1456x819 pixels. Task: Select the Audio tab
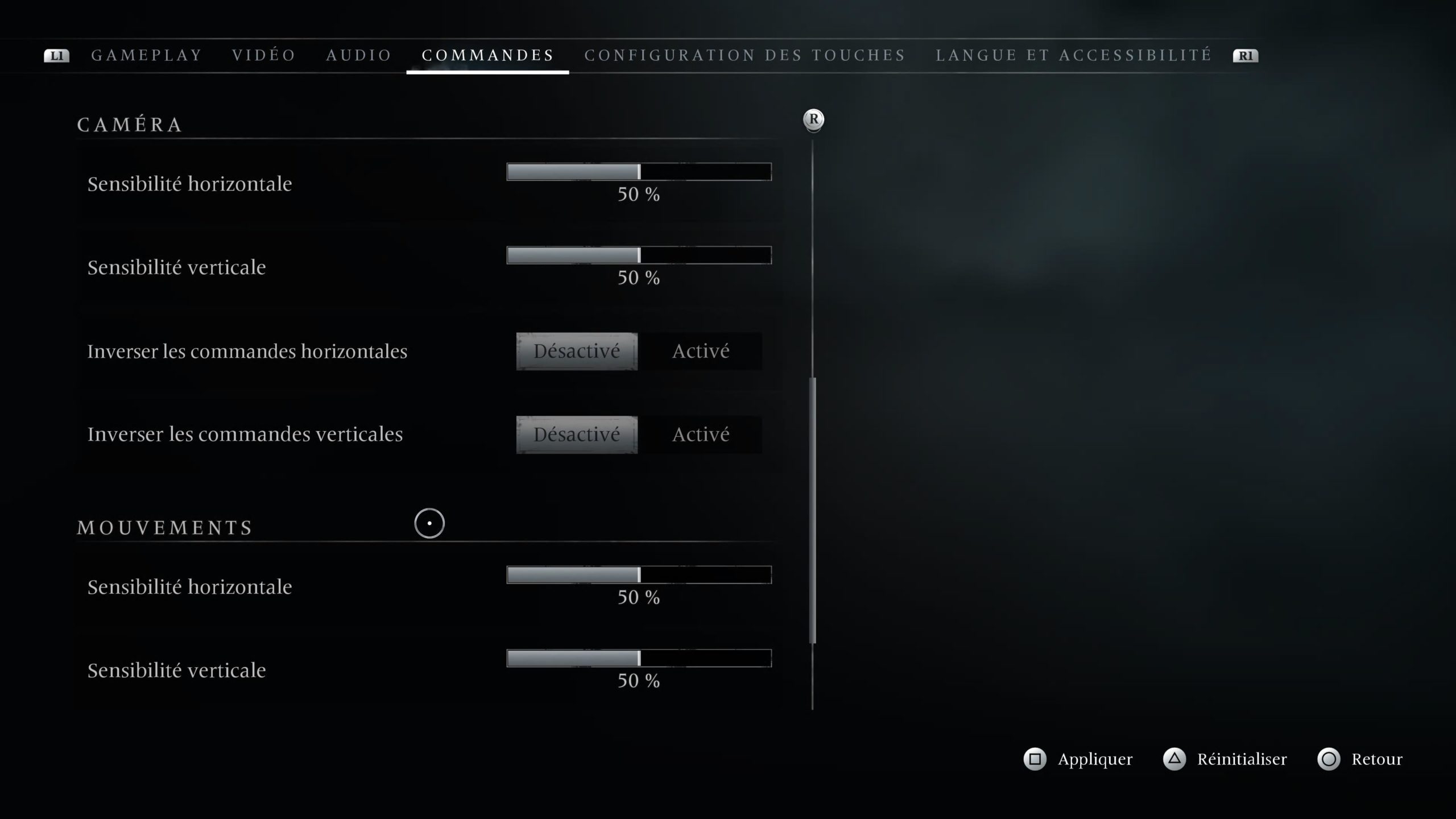point(359,55)
